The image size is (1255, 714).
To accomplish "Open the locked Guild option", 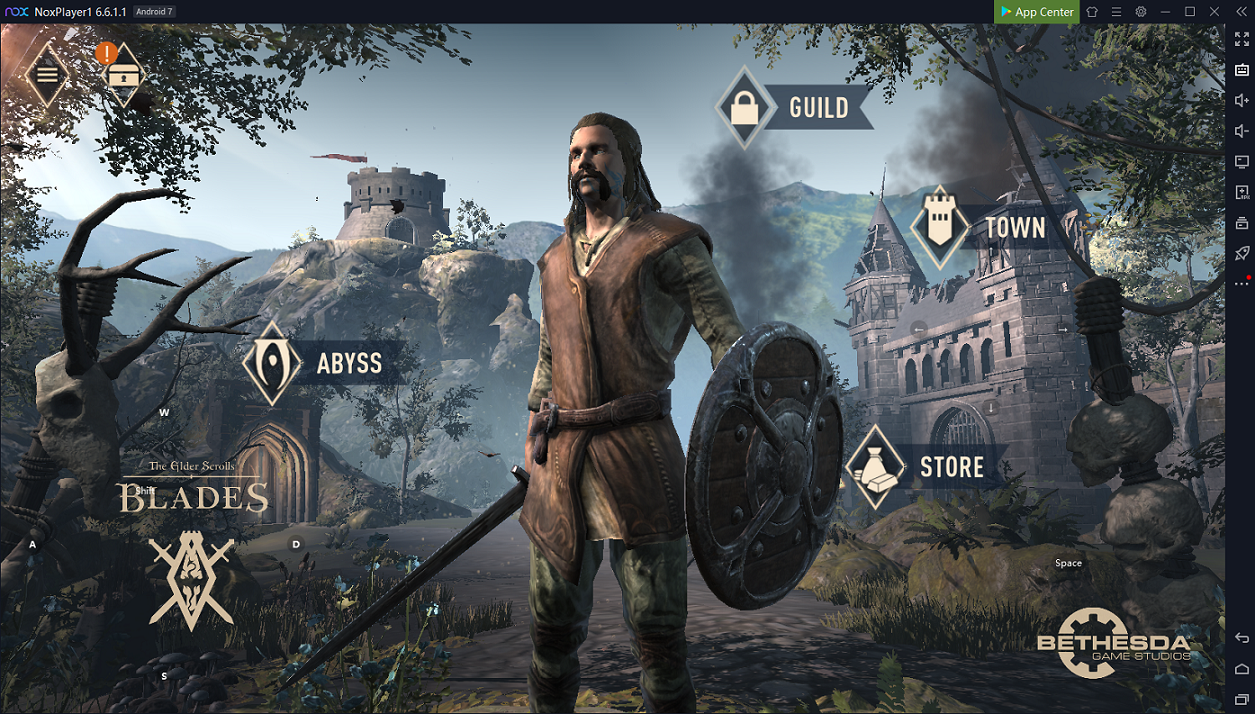I will click(745, 108).
